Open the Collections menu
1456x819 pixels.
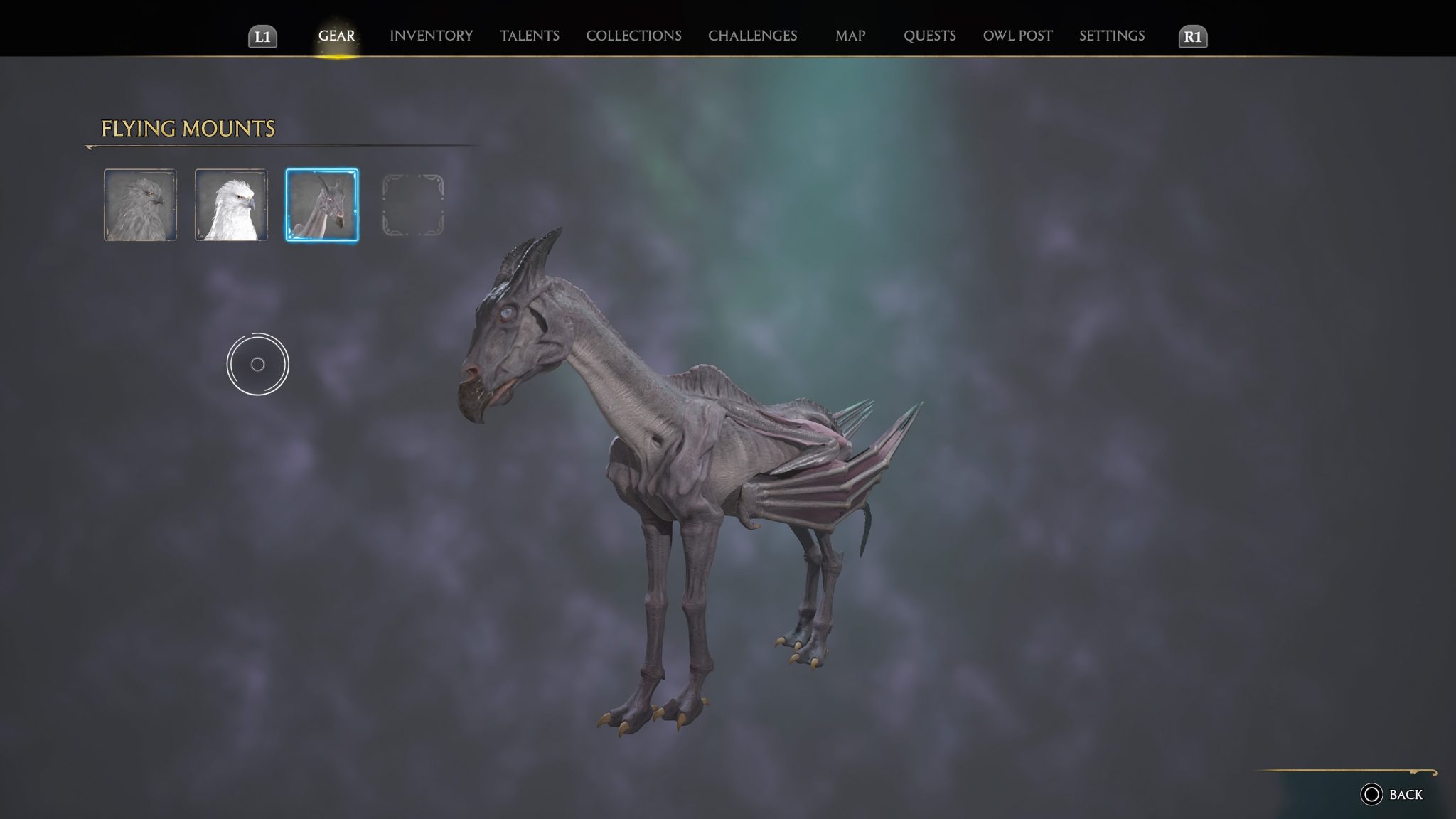click(x=633, y=35)
